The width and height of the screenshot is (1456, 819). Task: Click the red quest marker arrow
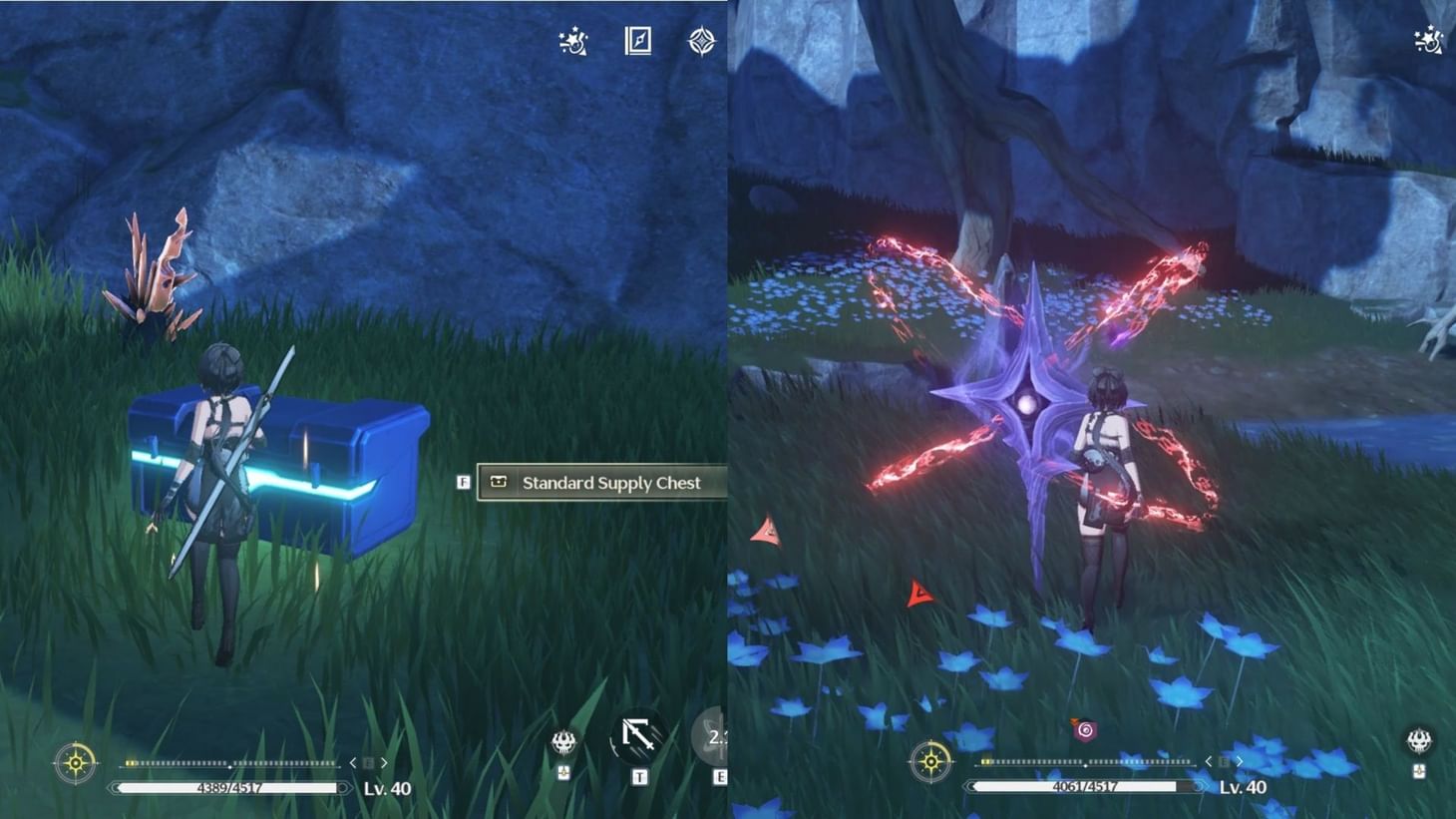pyautogui.click(x=916, y=593)
